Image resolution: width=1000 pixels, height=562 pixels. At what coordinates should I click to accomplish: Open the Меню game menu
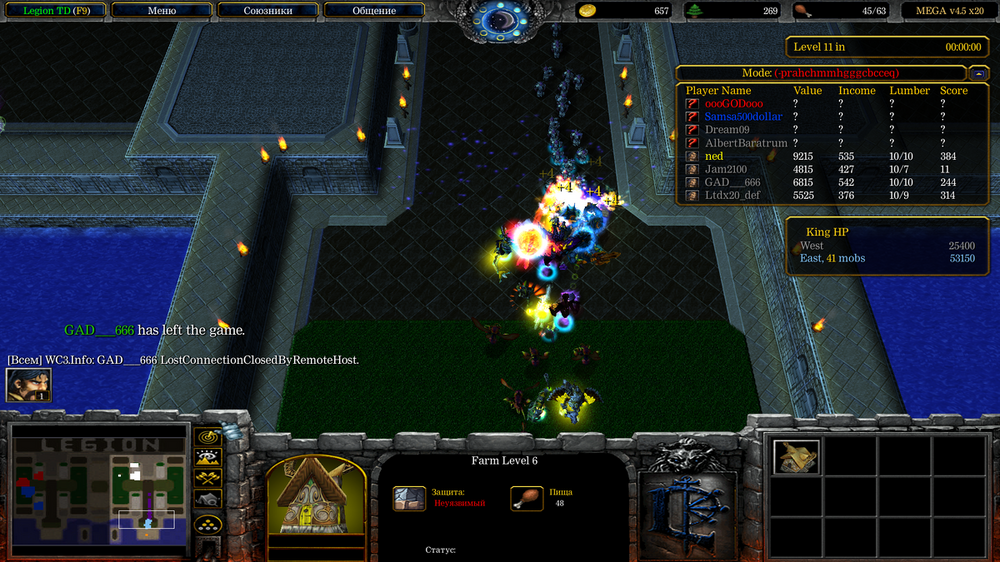point(161,11)
